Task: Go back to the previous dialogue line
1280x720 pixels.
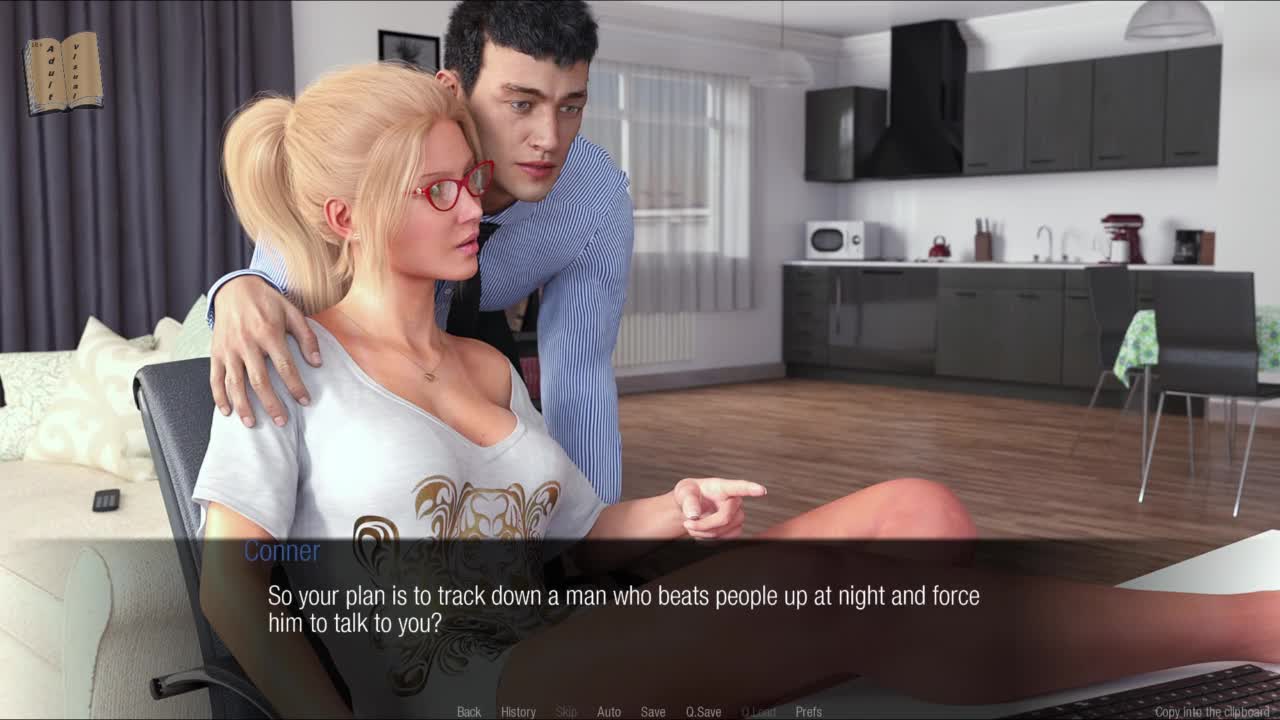Action: point(469,712)
